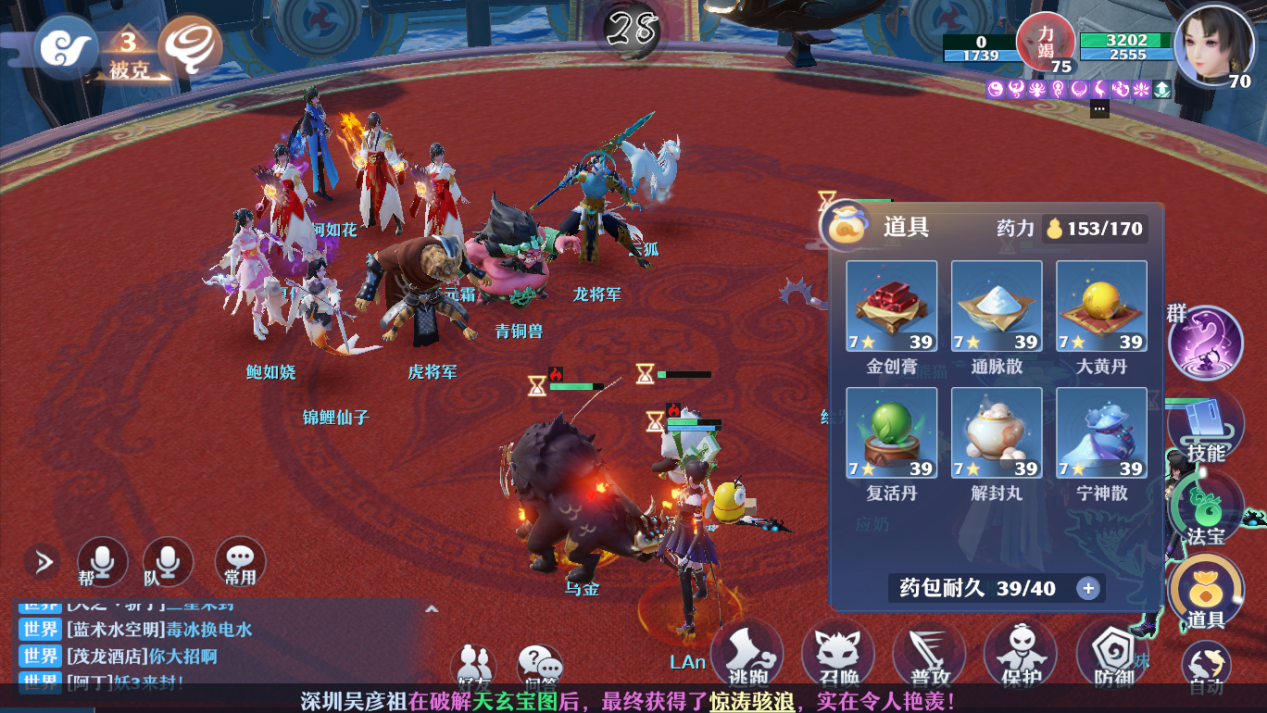
Task: Use the 普攻 basic attack
Action: point(929,655)
